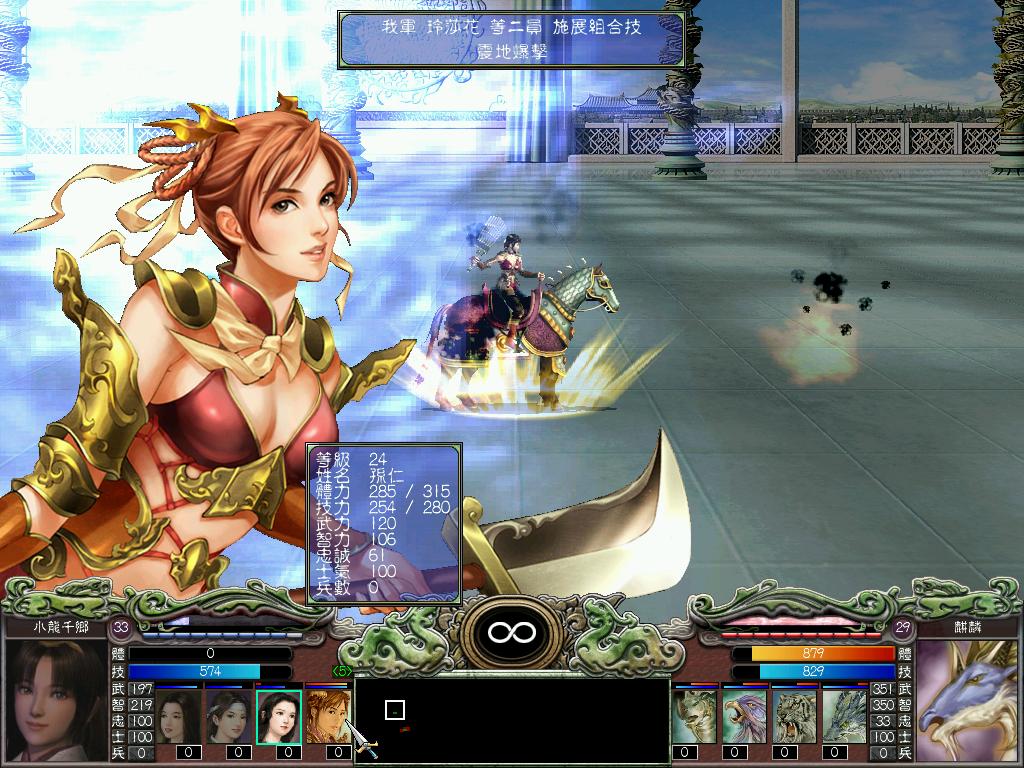Click the black battlefield minimap

click(x=512, y=720)
